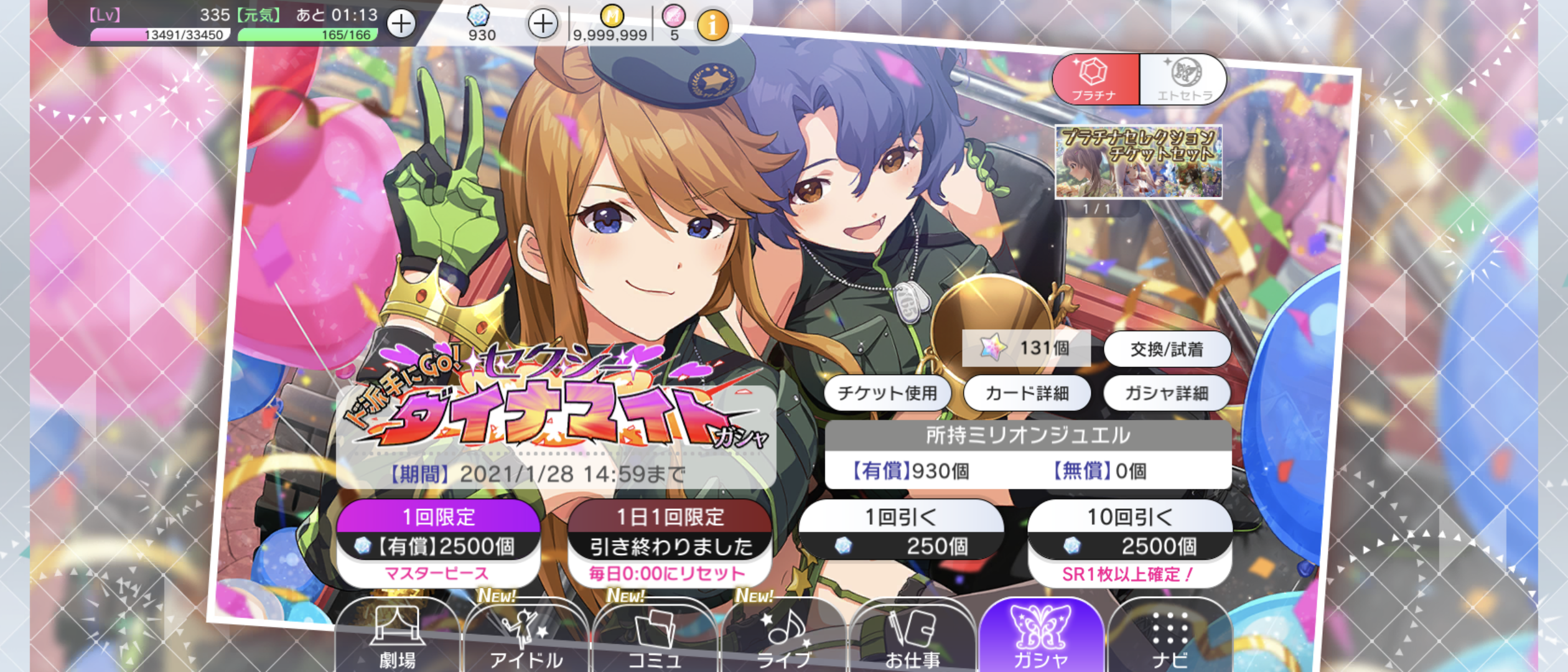Open the お仕事 work menu
Viewport: 1568px width, 672px height.
912,638
